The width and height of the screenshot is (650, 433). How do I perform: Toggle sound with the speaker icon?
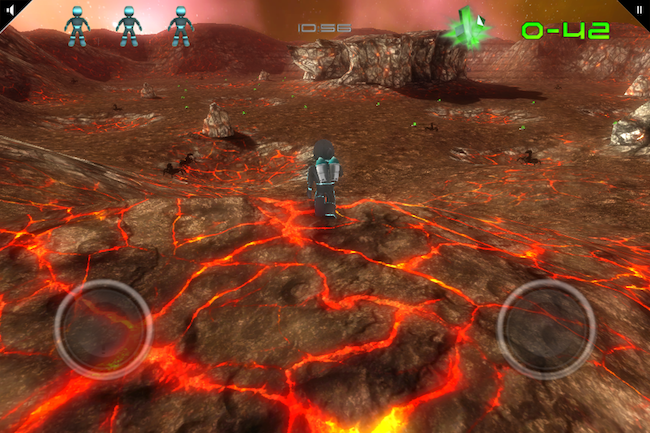[9, 8]
